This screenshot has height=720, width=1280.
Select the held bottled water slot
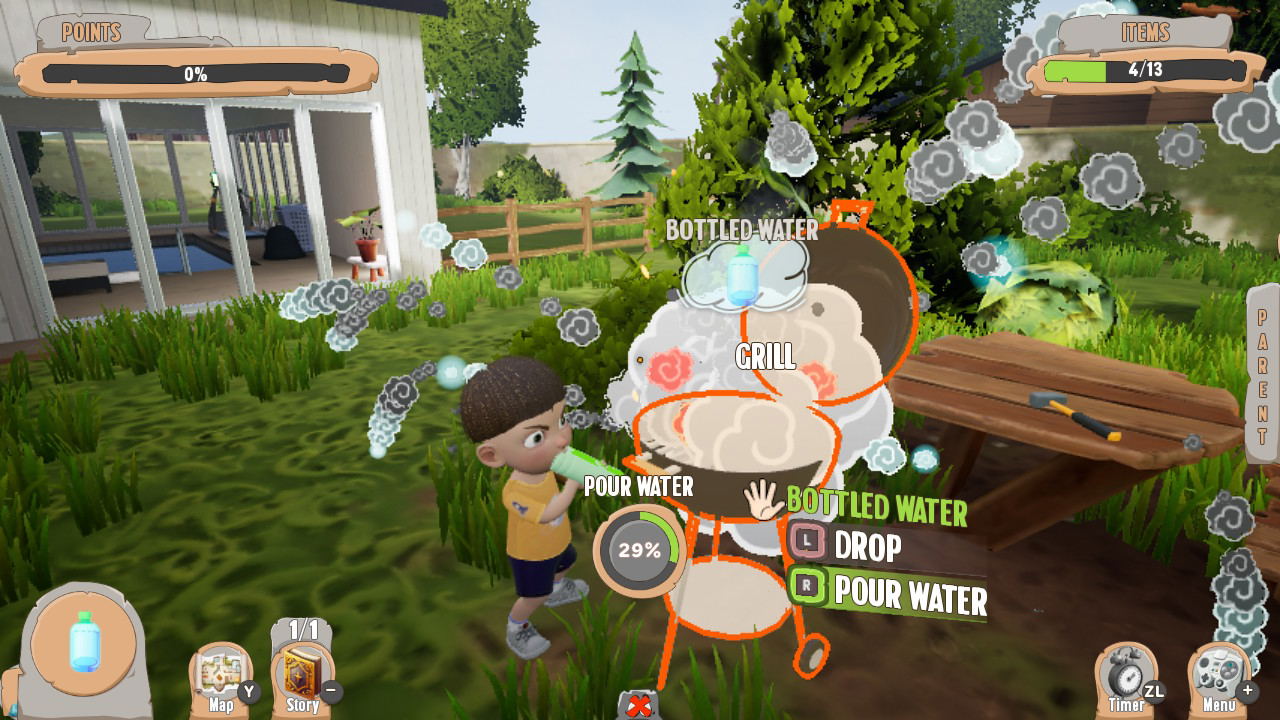pos(84,645)
